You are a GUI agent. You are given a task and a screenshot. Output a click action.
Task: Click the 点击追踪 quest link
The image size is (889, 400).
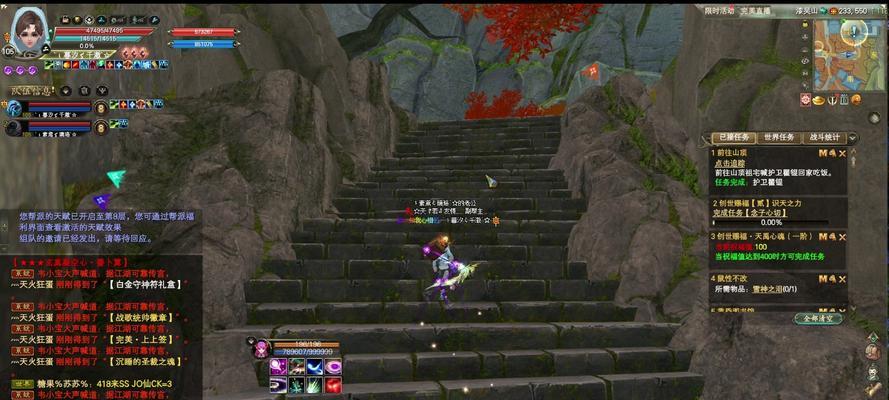tap(731, 162)
